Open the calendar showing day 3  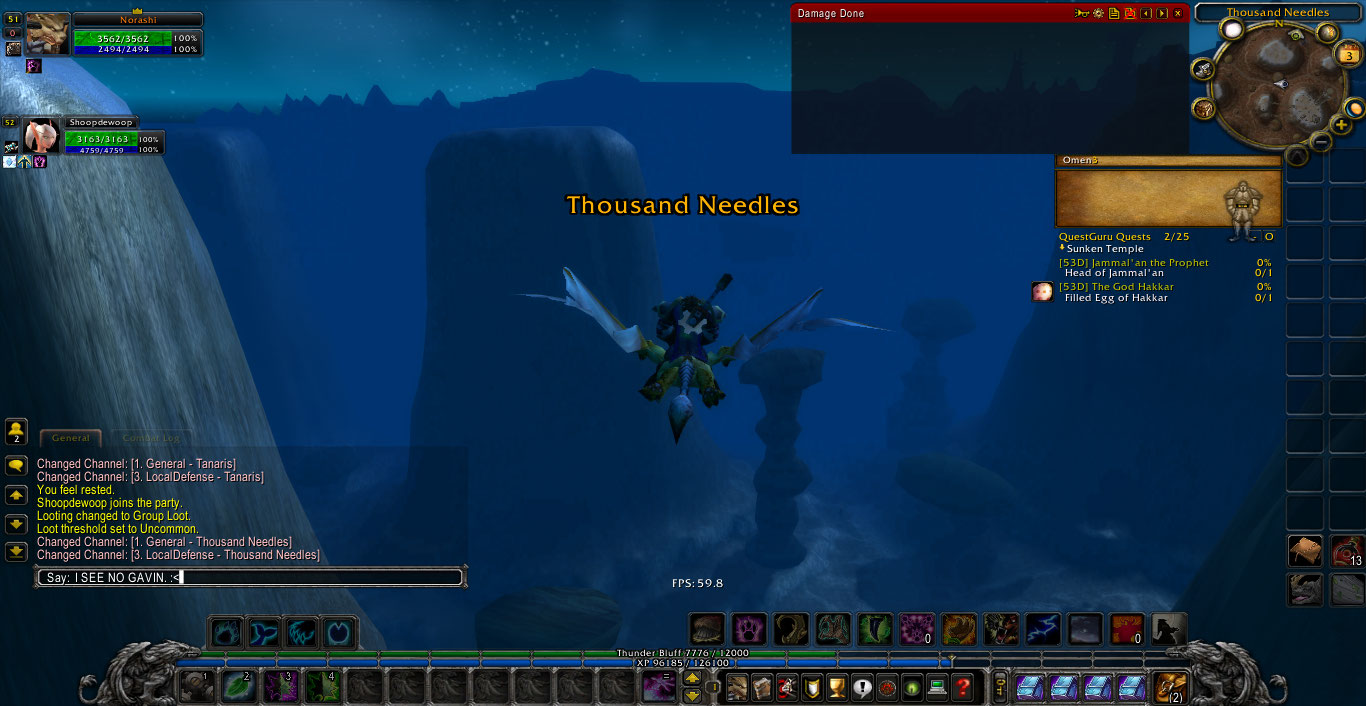point(1348,56)
